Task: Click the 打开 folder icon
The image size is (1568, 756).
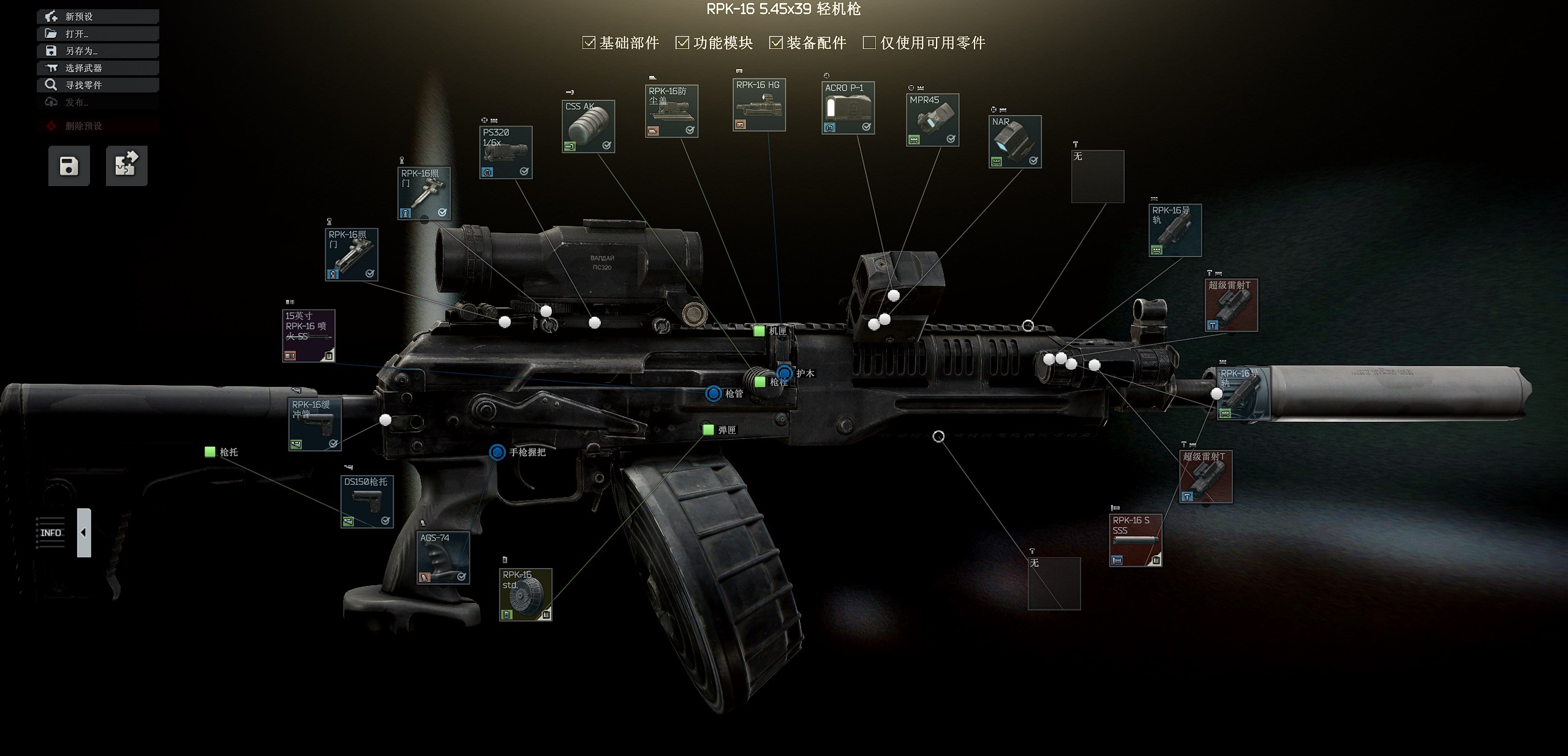Action: click(51, 34)
